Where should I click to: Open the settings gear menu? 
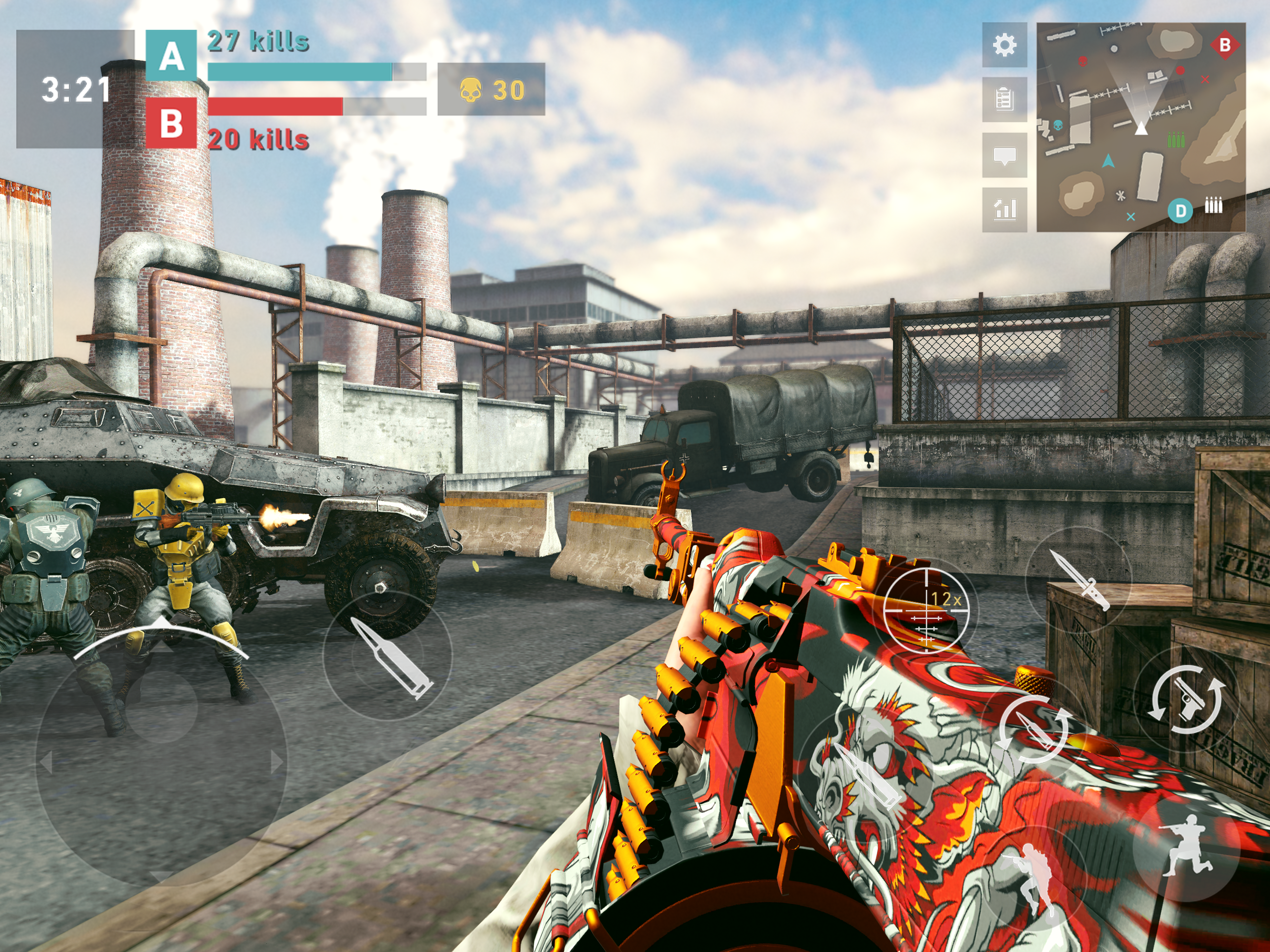click(1004, 45)
